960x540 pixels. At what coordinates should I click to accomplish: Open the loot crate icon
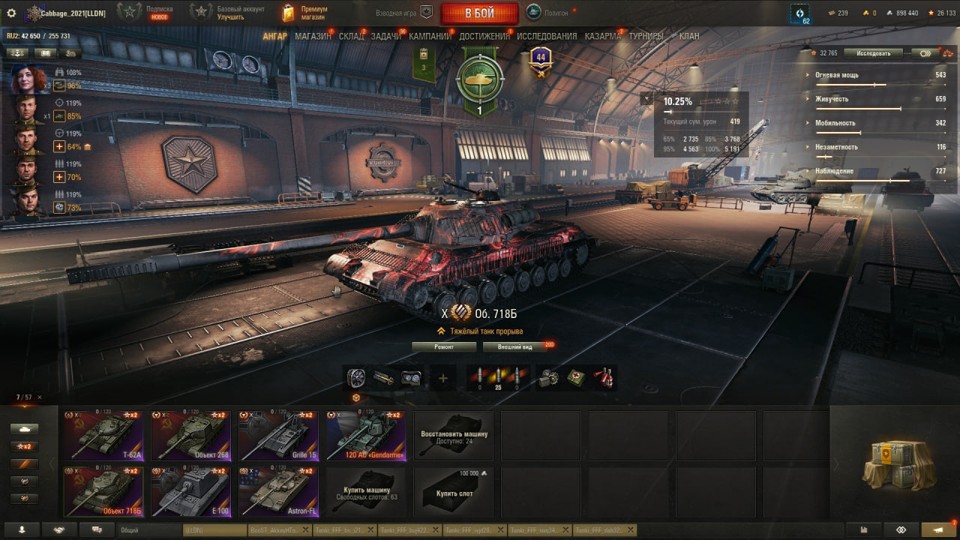tap(898, 465)
